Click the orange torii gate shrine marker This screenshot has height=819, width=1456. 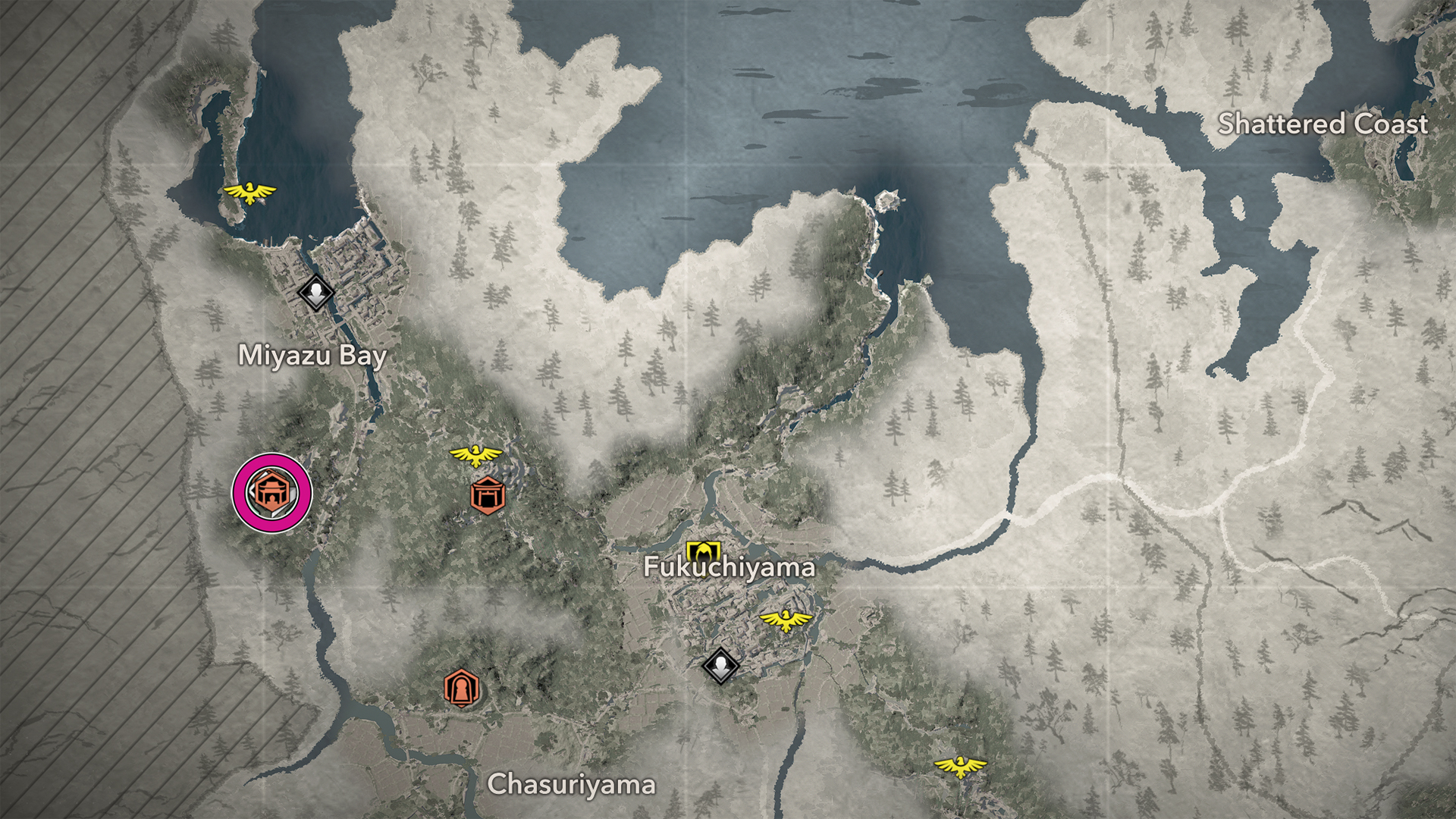[x=487, y=496]
